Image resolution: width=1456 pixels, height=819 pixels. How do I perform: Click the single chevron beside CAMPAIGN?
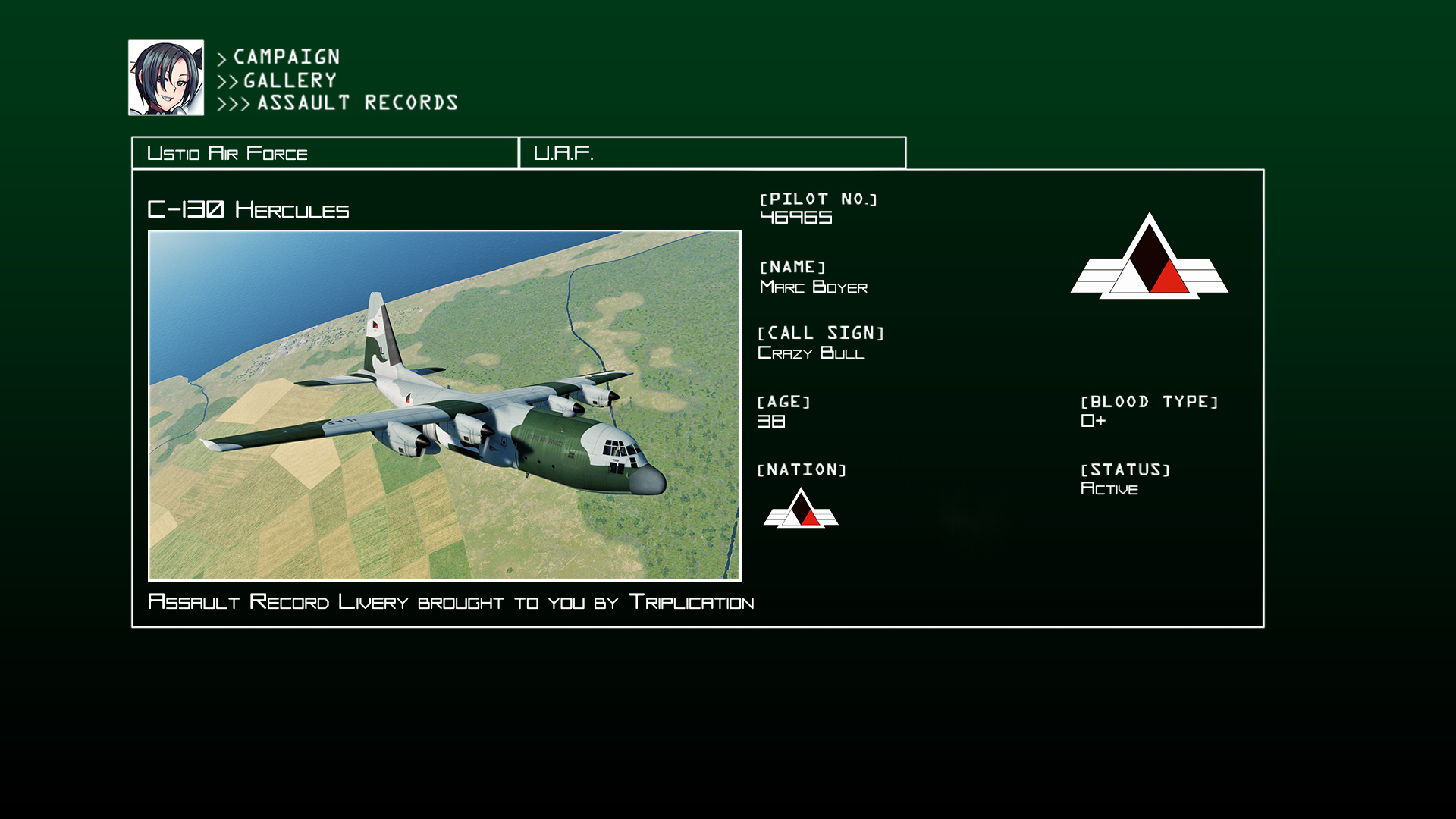221,57
